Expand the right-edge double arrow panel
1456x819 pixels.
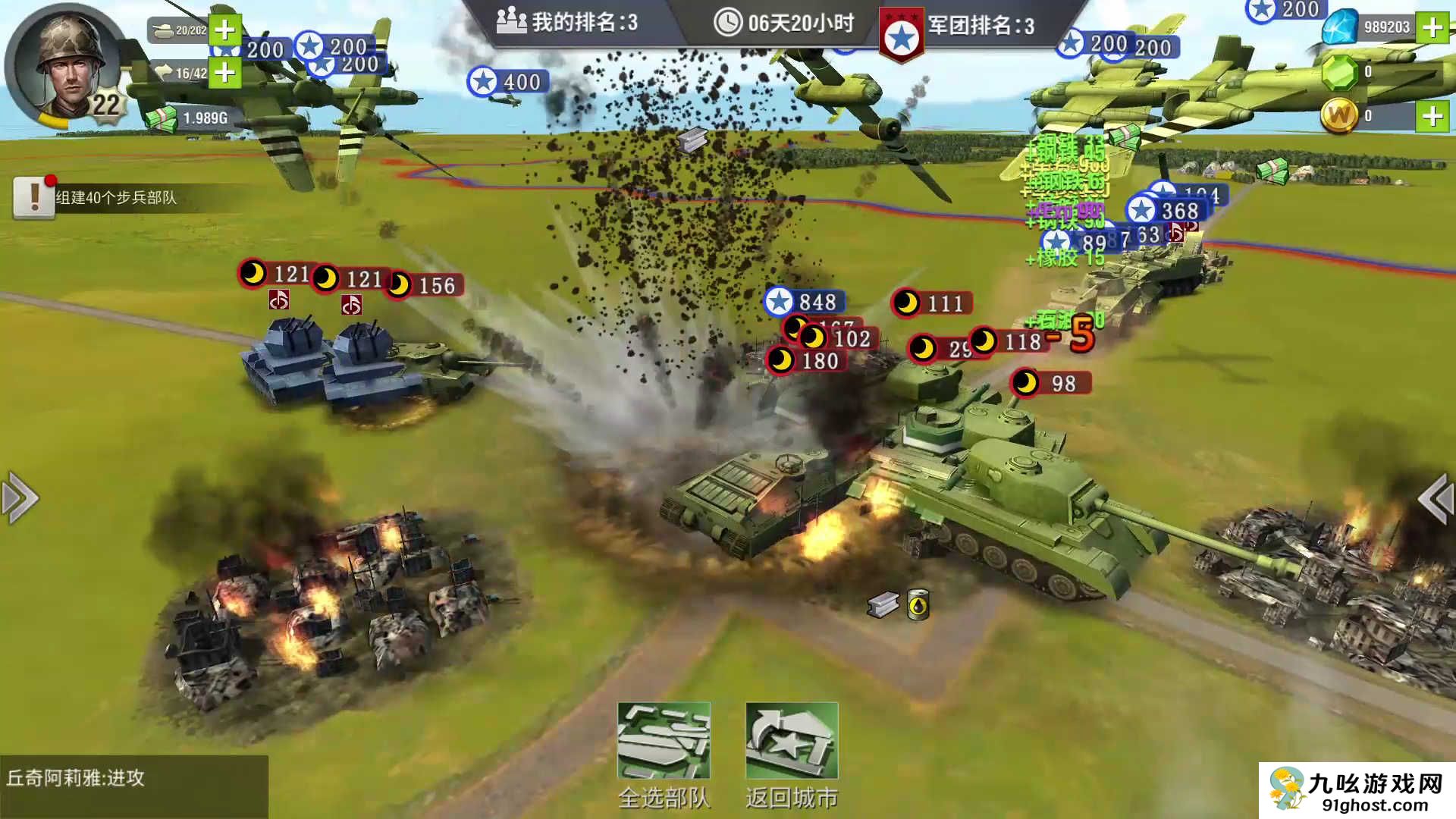(1436, 498)
